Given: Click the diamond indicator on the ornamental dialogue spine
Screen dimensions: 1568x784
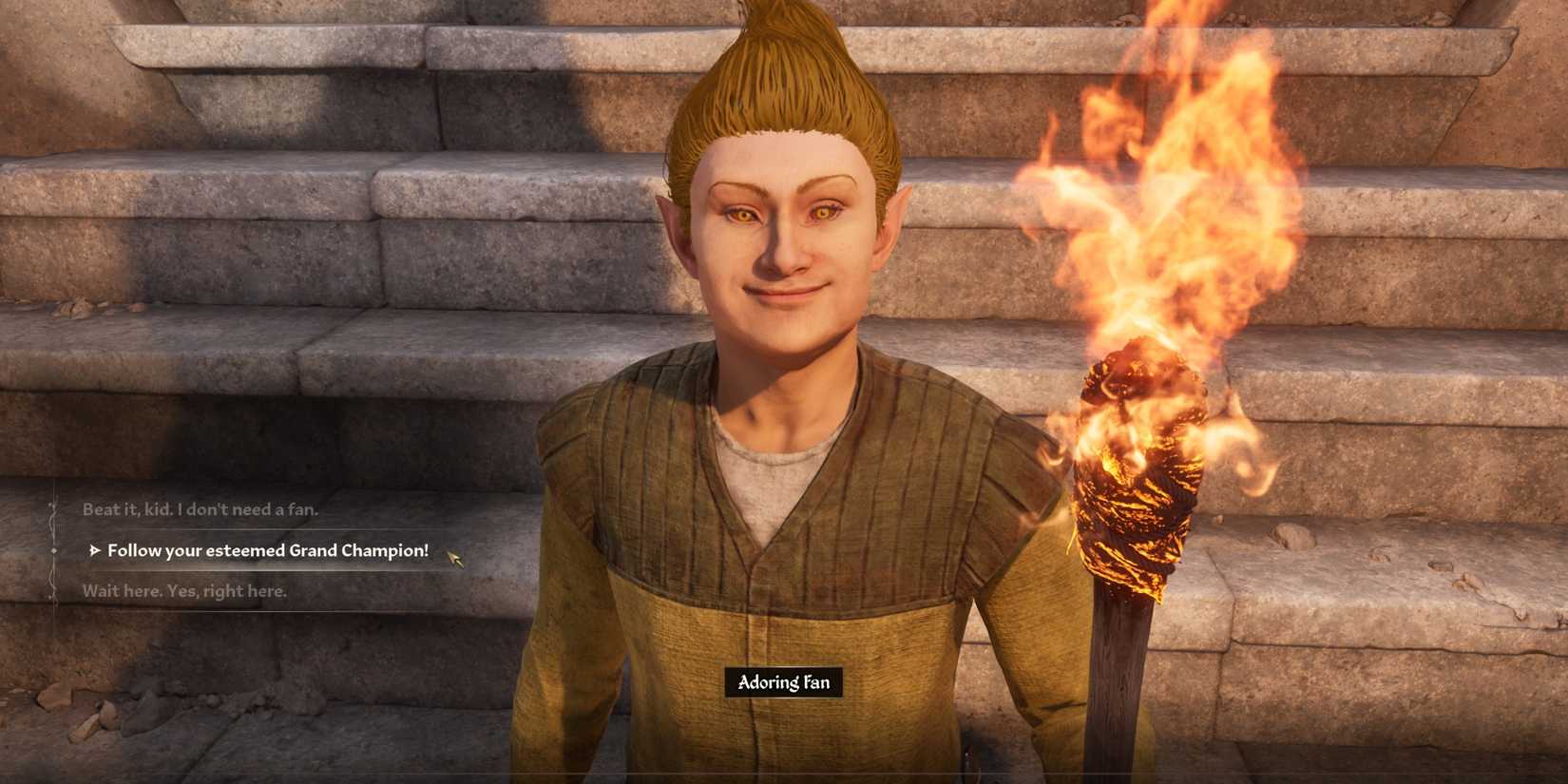Looking at the screenshot, I should 52,549.
